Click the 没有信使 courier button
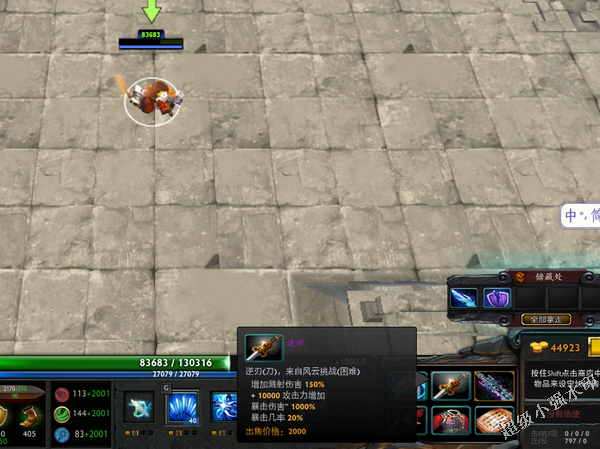Viewport: 600px width, 449px height. point(564,413)
